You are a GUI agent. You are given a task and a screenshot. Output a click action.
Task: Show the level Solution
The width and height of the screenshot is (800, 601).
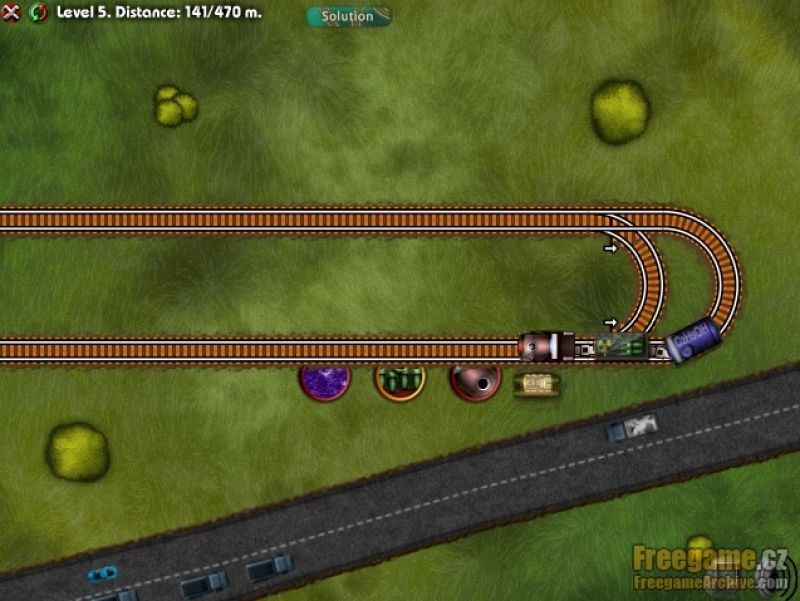[348, 16]
